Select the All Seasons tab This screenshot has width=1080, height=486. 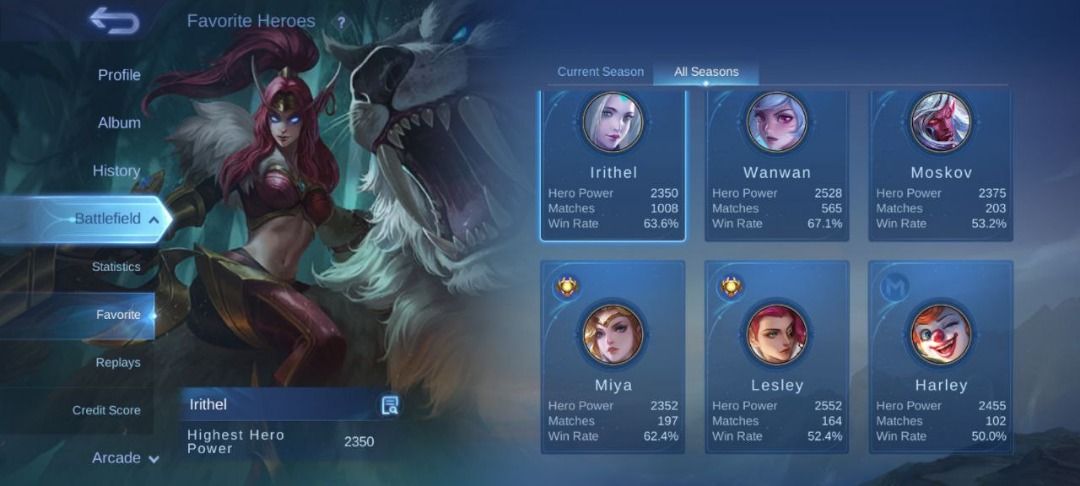tap(706, 72)
